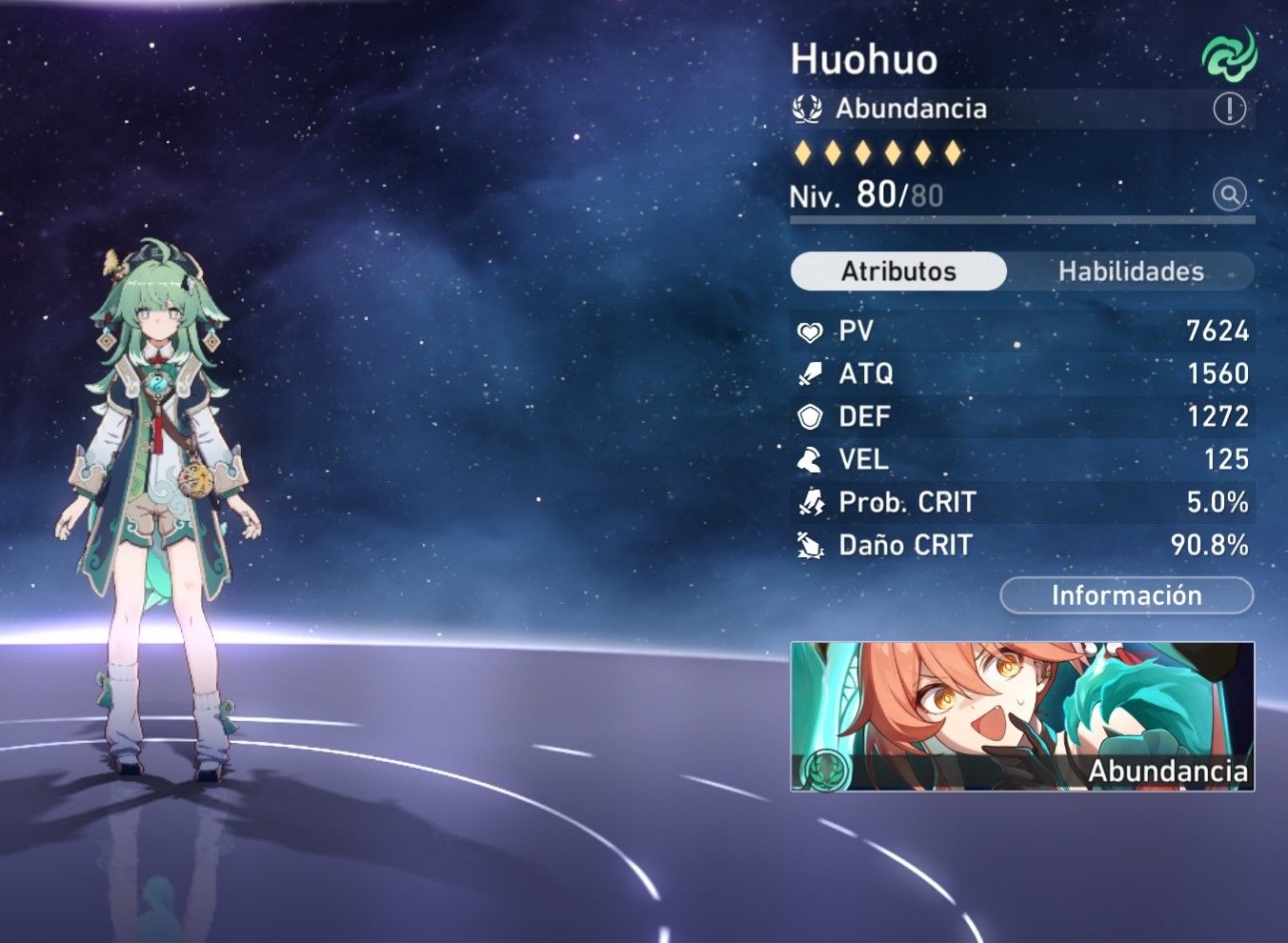Select the Atributos tab

pyautogui.click(x=898, y=271)
